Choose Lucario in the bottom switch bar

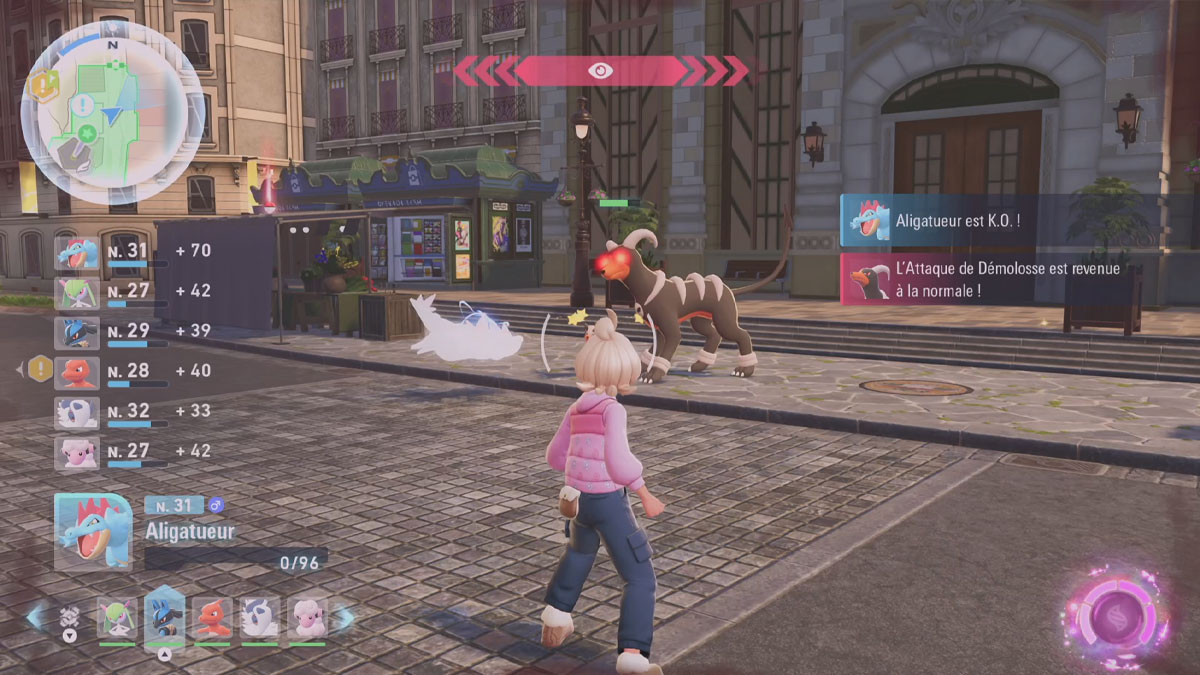click(x=165, y=618)
